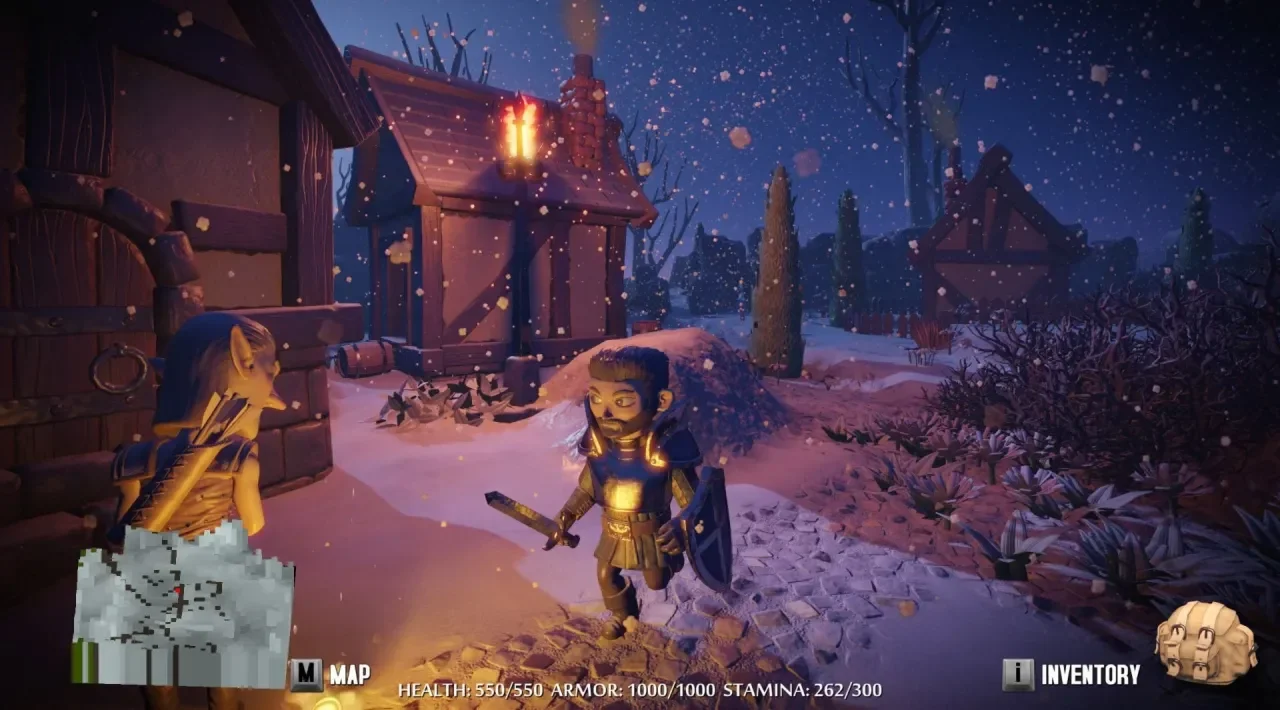Click the backpack inventory icon
The image size is (1280, 710).
[1204, 643]
